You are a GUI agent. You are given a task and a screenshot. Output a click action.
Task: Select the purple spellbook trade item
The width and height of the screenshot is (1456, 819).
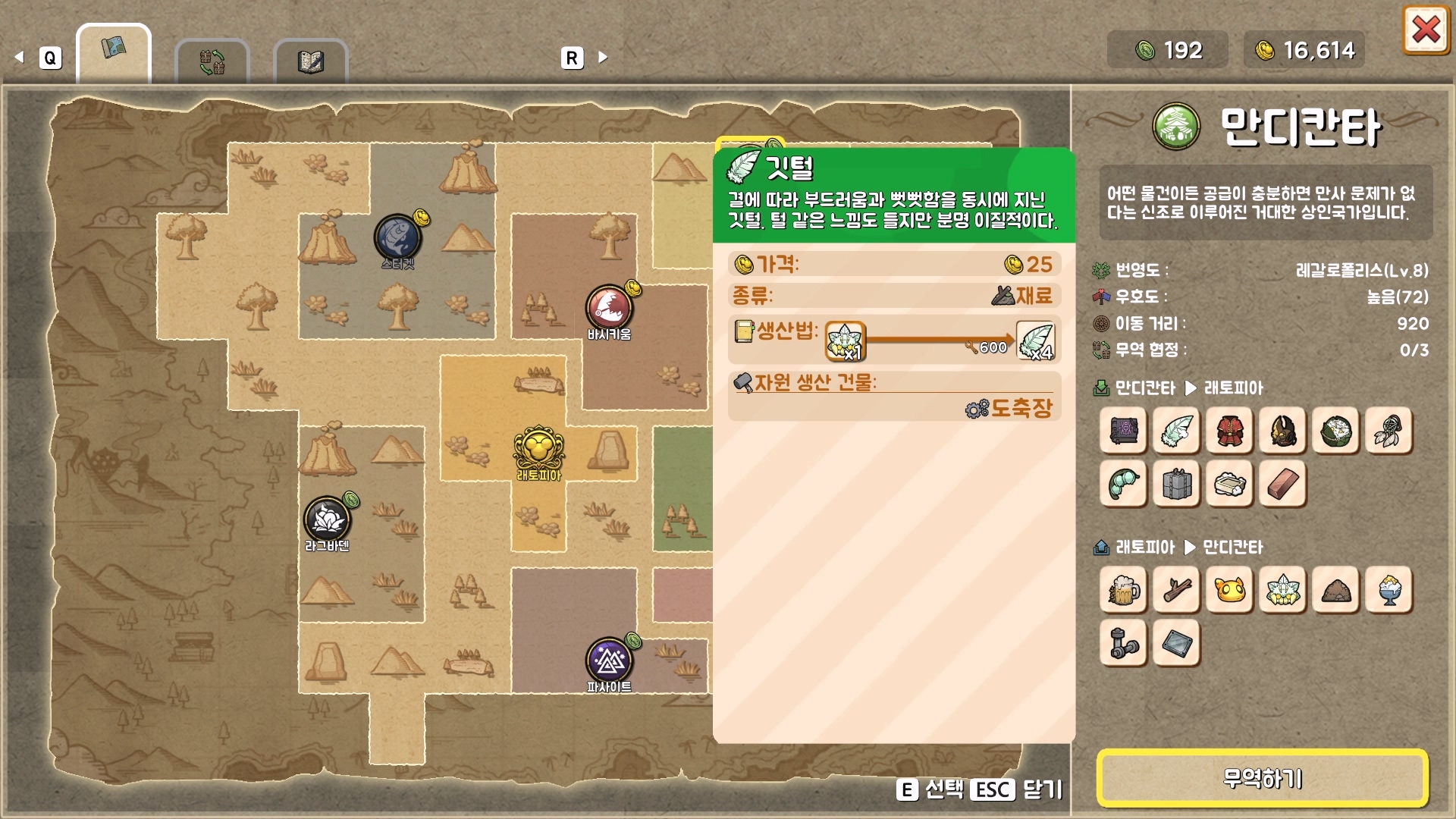tap(1123, 431)
